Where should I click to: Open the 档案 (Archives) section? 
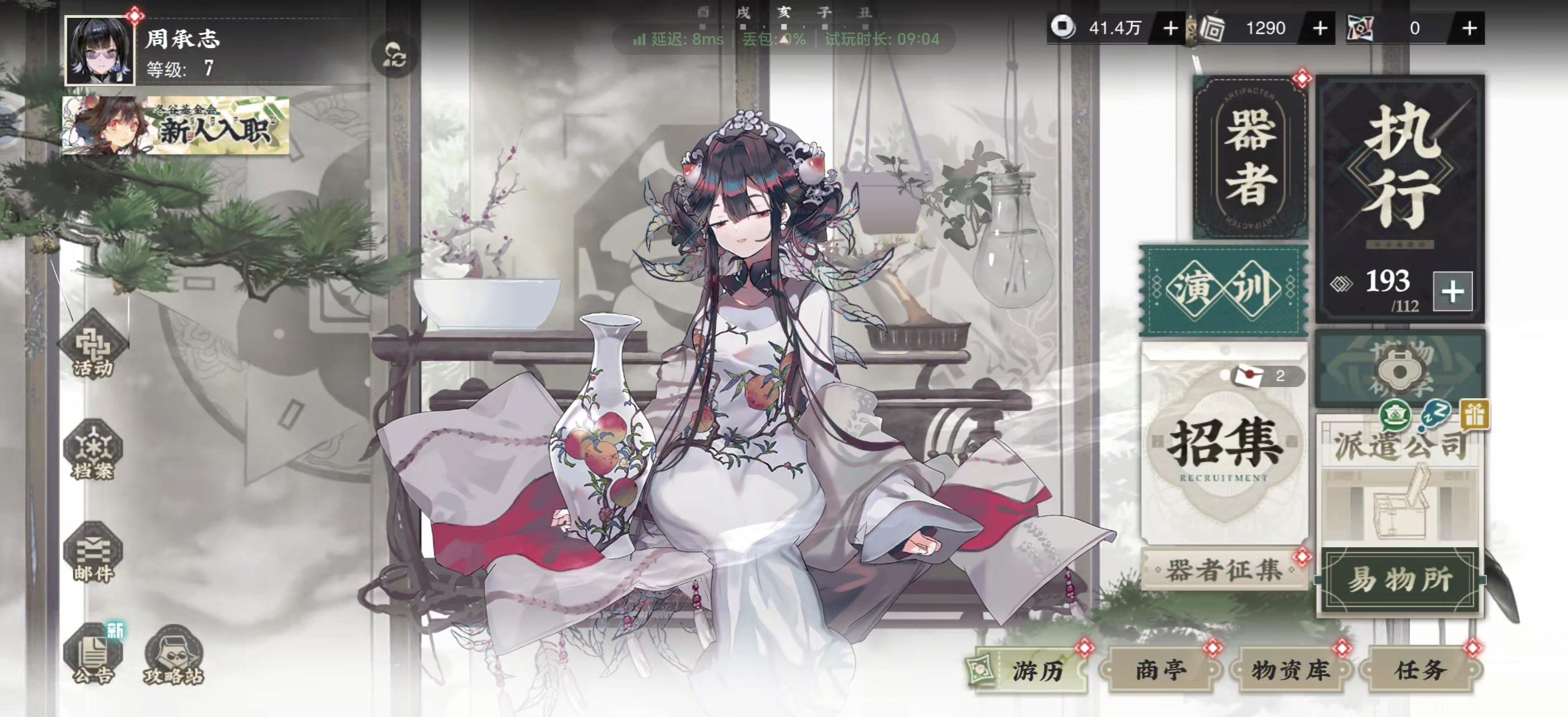pos(94,450)
